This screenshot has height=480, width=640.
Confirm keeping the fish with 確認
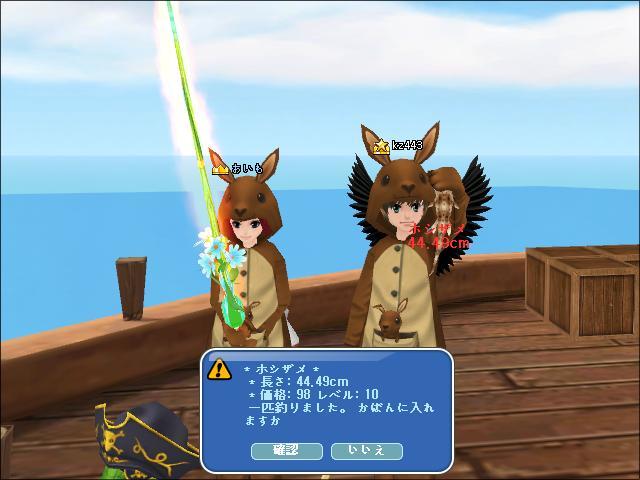[x=287, y=451]
